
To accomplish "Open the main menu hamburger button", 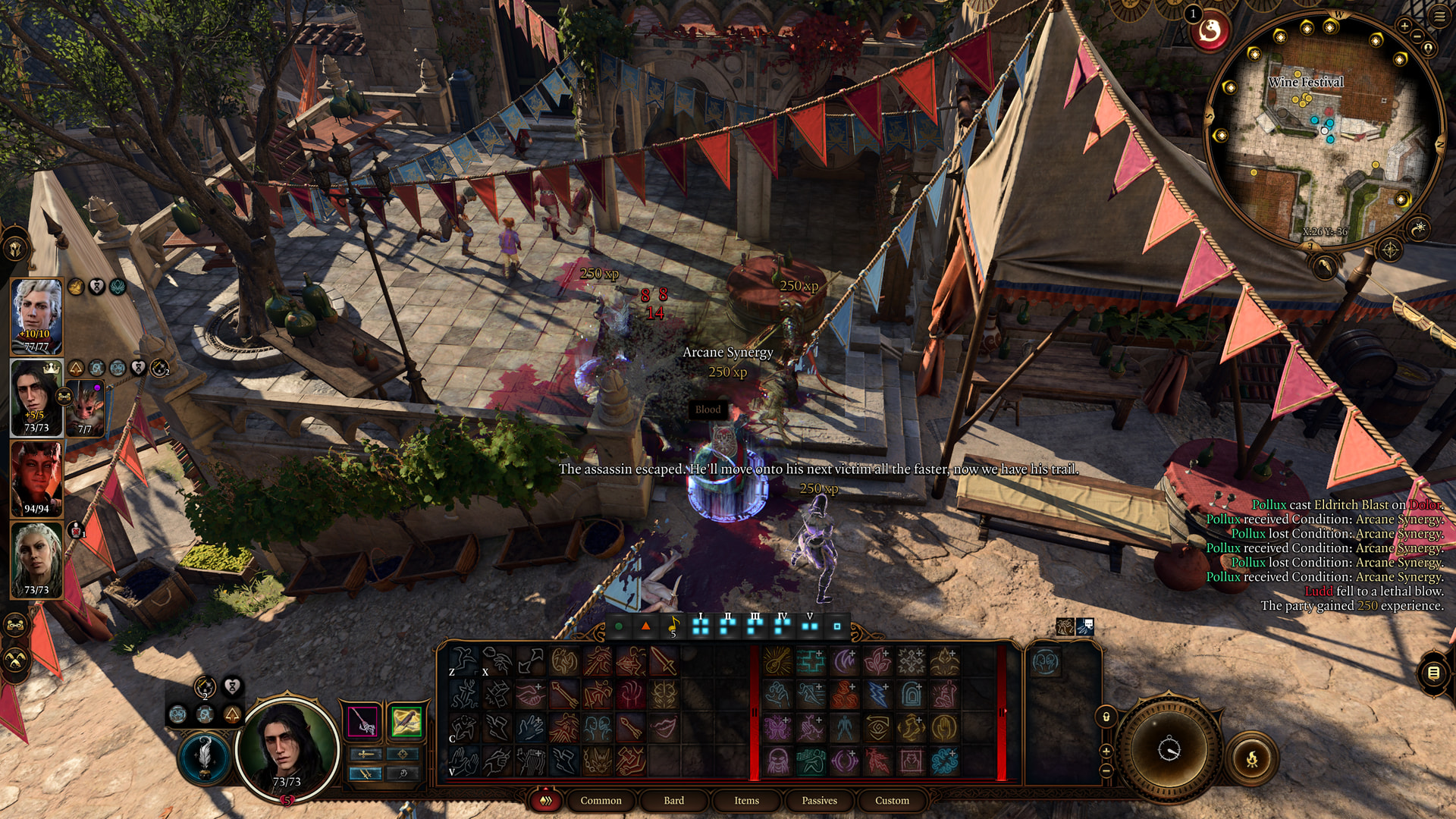I will click(x=1439, y=16).
